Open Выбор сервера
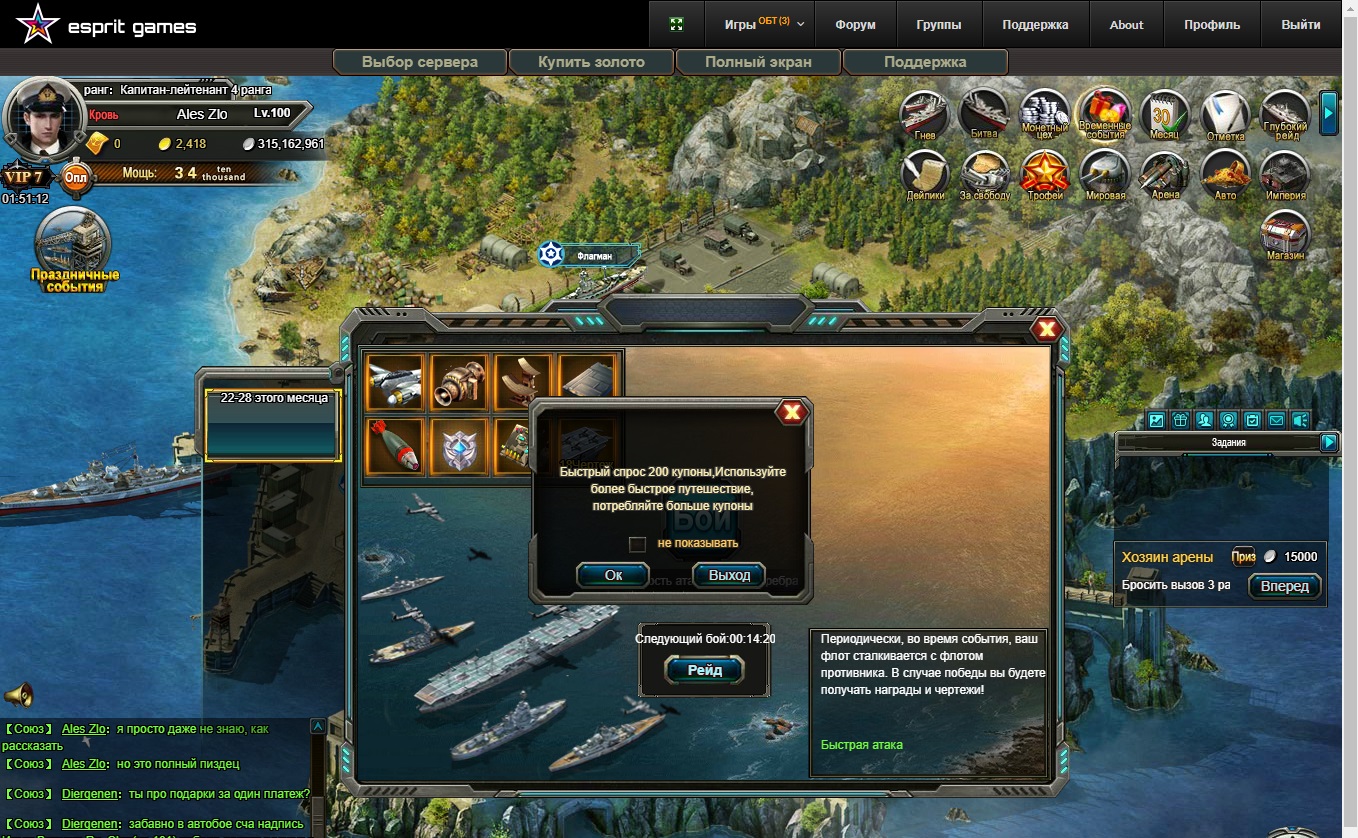The width and height of the screenshot is (1358, 838). pos(420,62)
